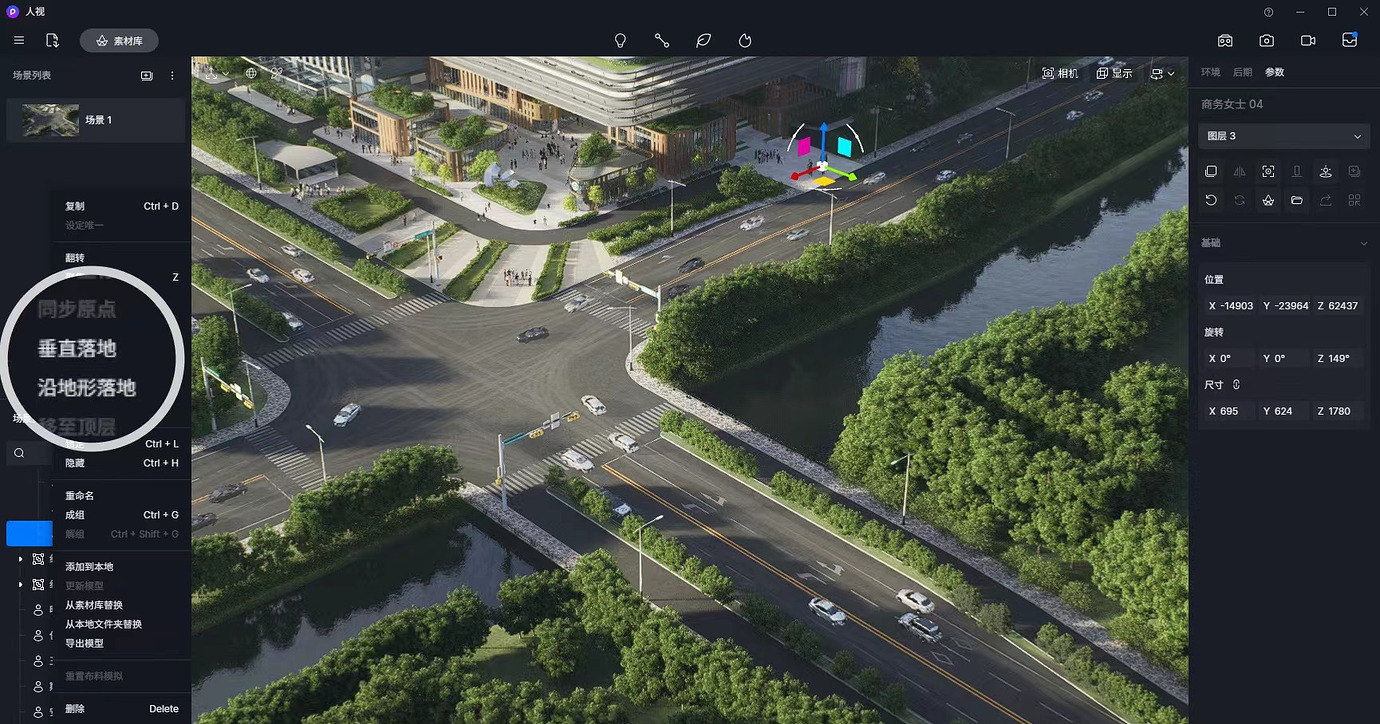
Task: Click the lightbulb icon in top toolbar
Action: [x=620, y=41]
